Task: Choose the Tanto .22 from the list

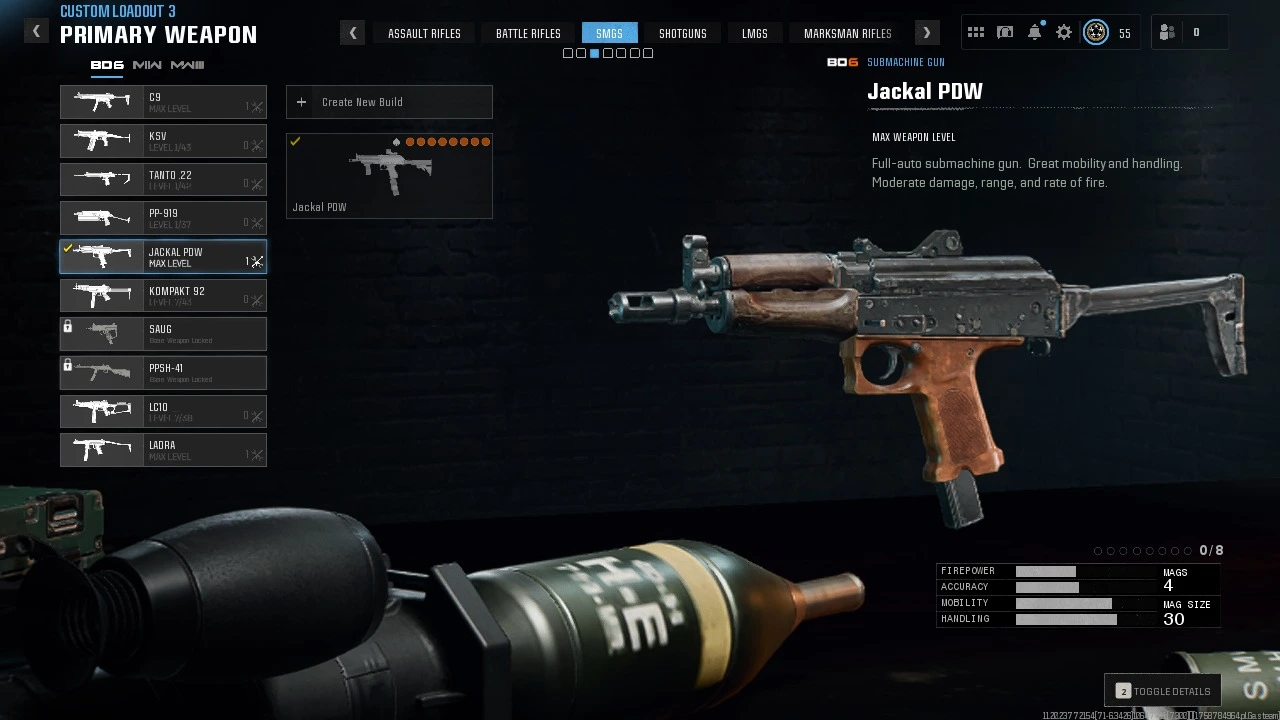Action: point(163,180)
